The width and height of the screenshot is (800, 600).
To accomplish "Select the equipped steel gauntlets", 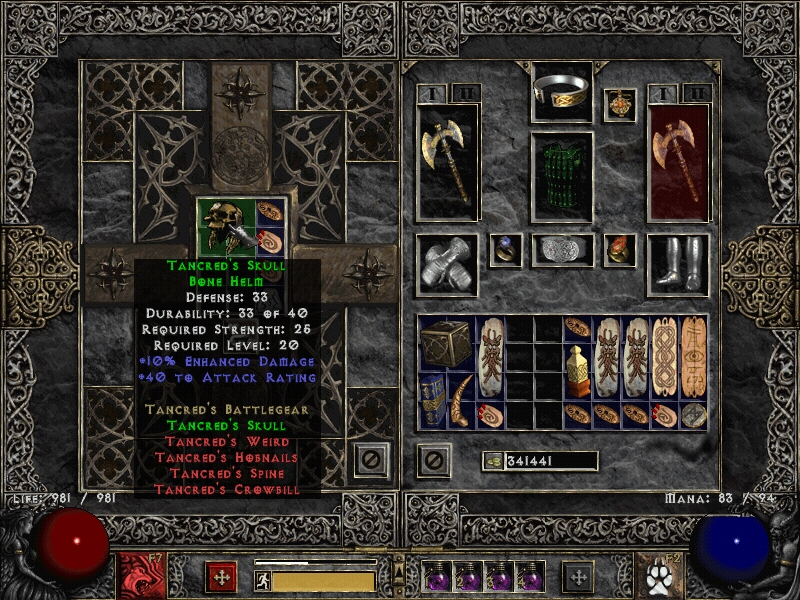I will coord(447,265).
